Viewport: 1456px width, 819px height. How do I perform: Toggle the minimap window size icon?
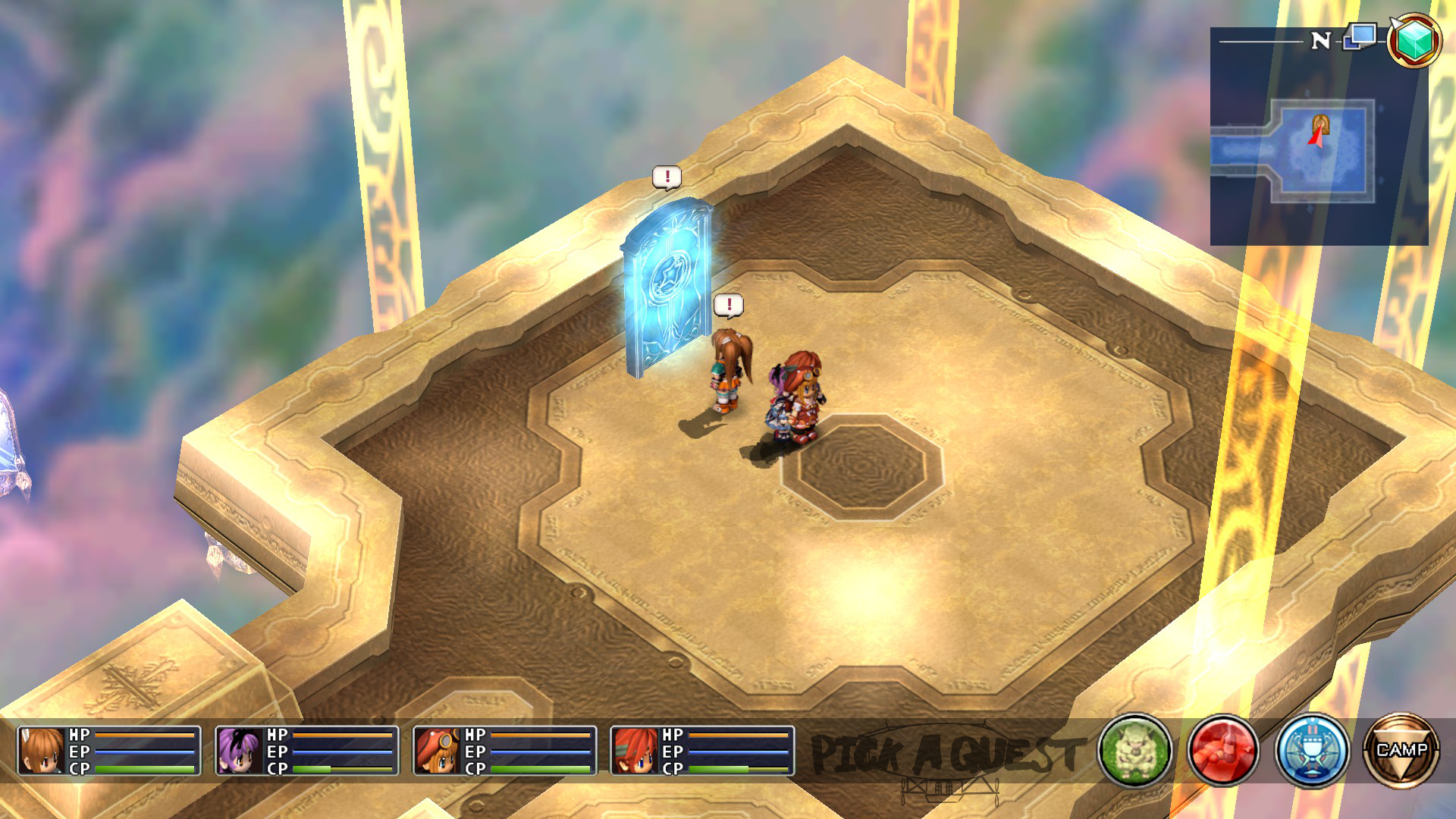(x=1360, y=36)
